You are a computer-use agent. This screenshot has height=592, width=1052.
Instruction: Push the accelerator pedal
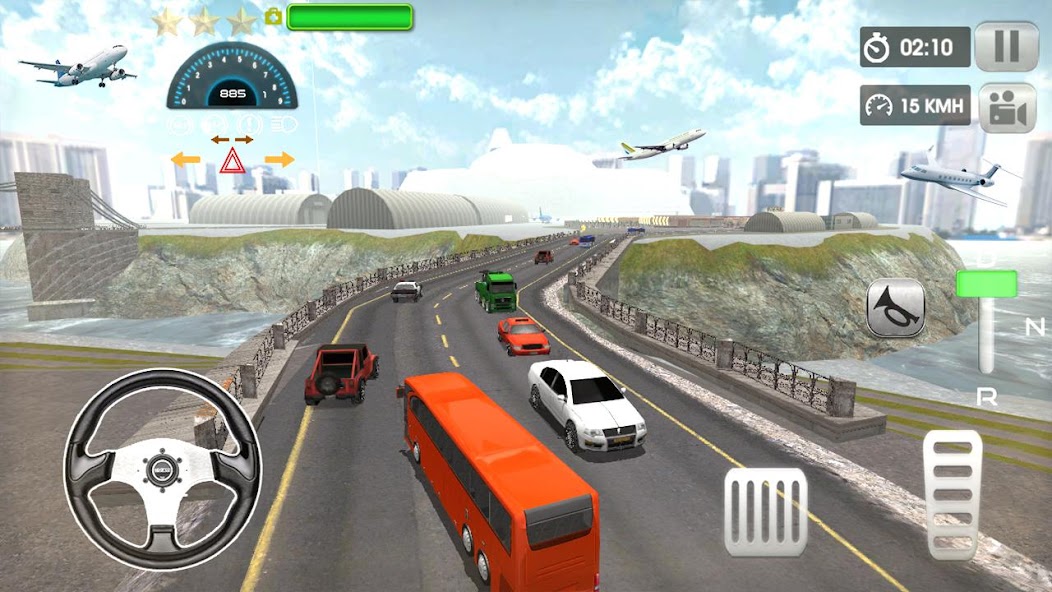953,493
